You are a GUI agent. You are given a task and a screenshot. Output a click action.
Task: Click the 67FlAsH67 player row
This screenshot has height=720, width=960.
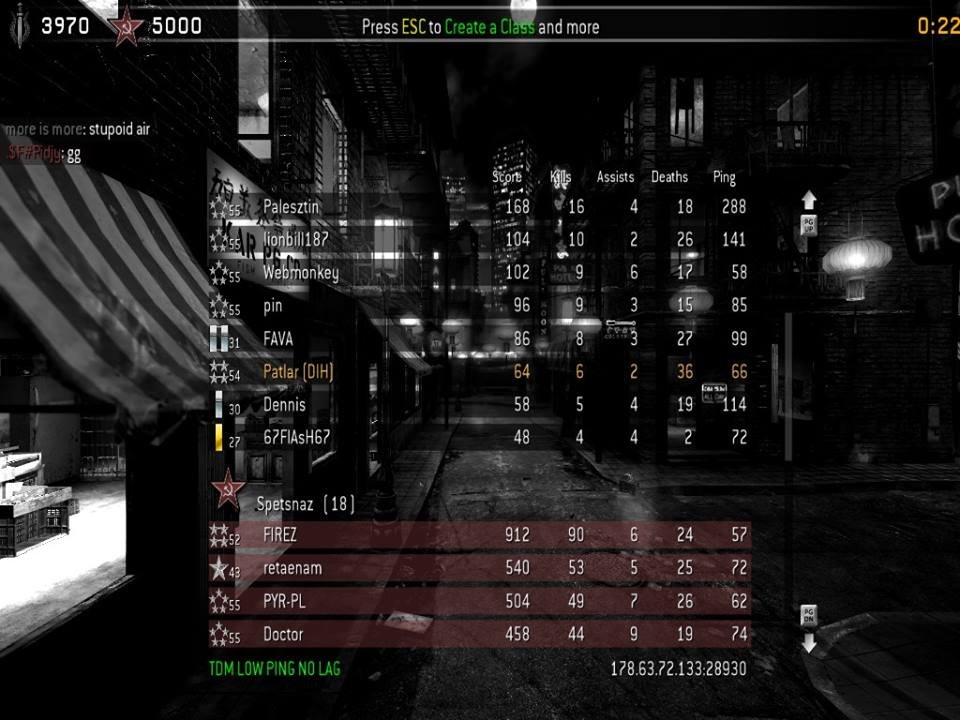tap(480, 437)
